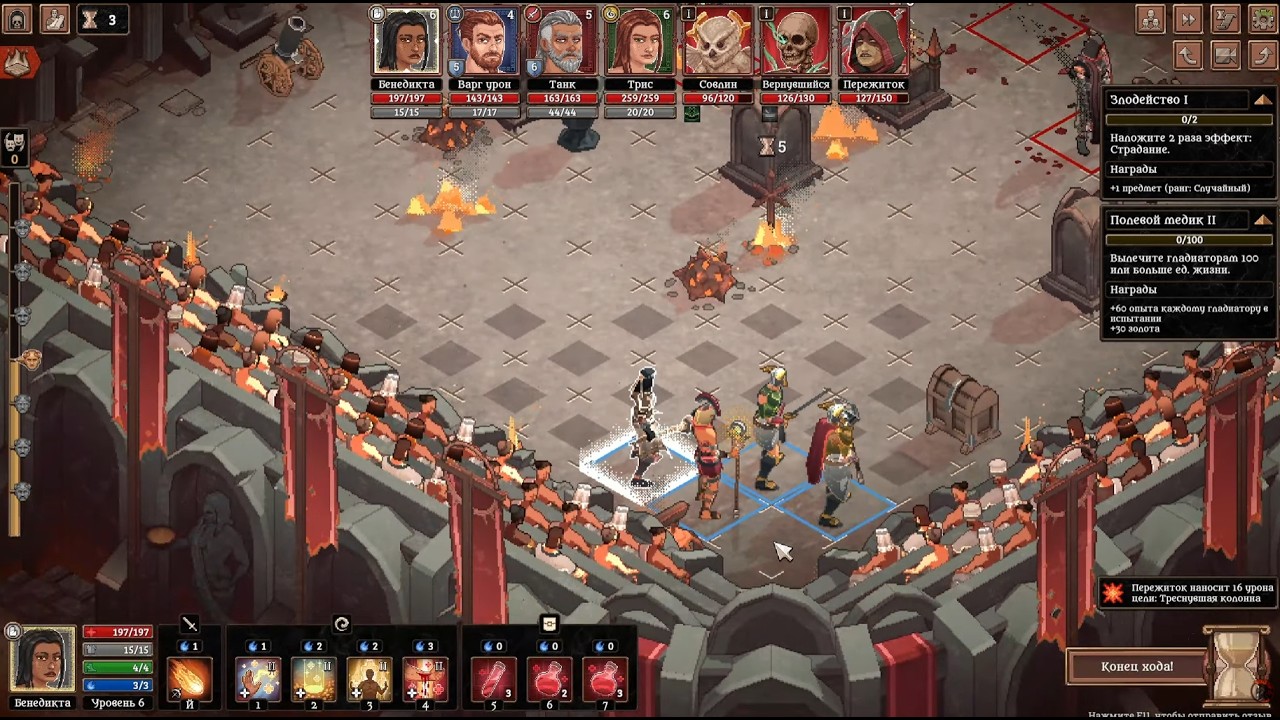Inspect the Пережиток hooded enemy portrait
1280x720 pixels.
tap(874, 42)
